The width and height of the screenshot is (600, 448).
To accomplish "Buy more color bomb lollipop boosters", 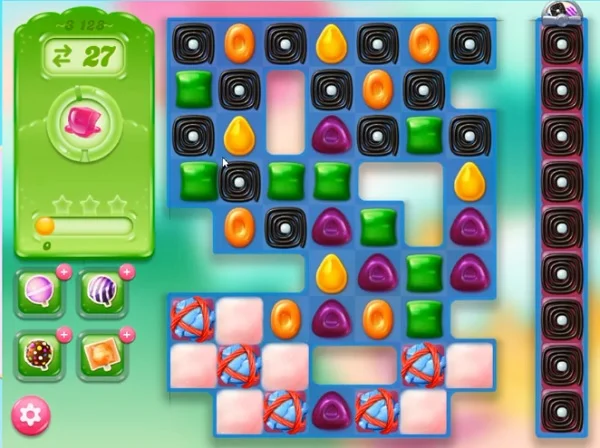I will tap(65, 334).
